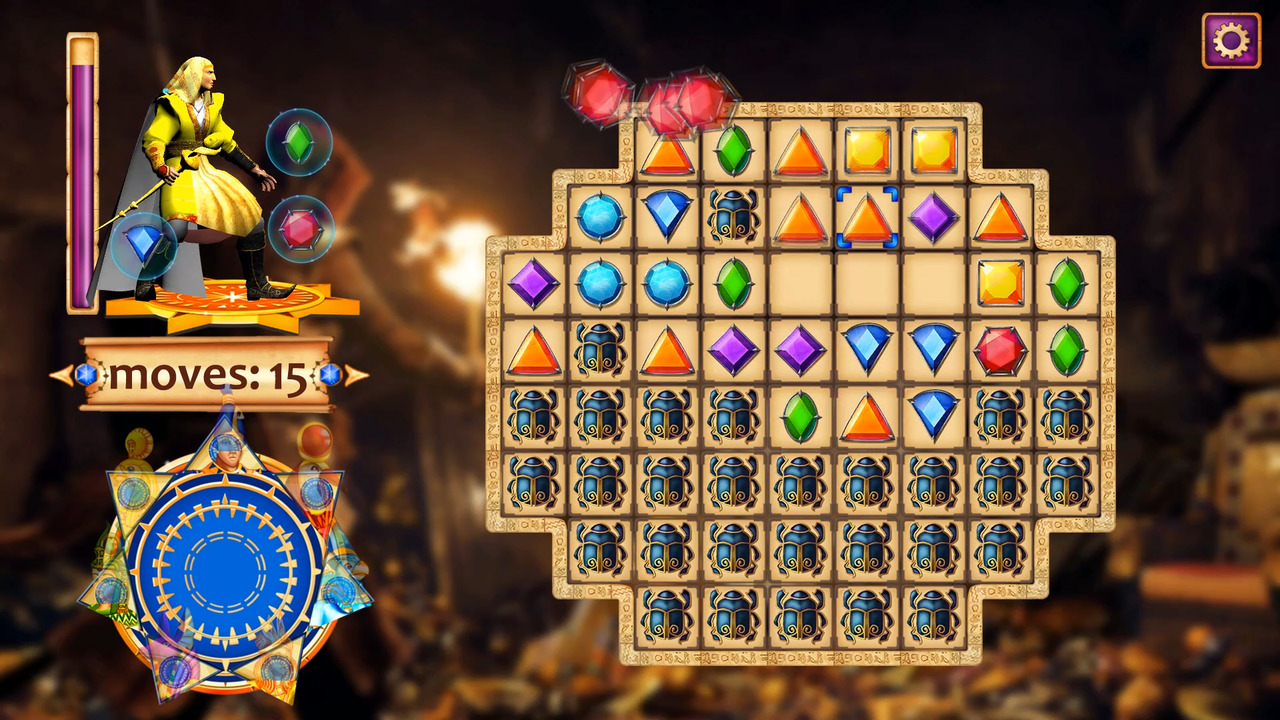Select the red hexagon gem on the right side
1280x720 pixels.
(1000, 348)
